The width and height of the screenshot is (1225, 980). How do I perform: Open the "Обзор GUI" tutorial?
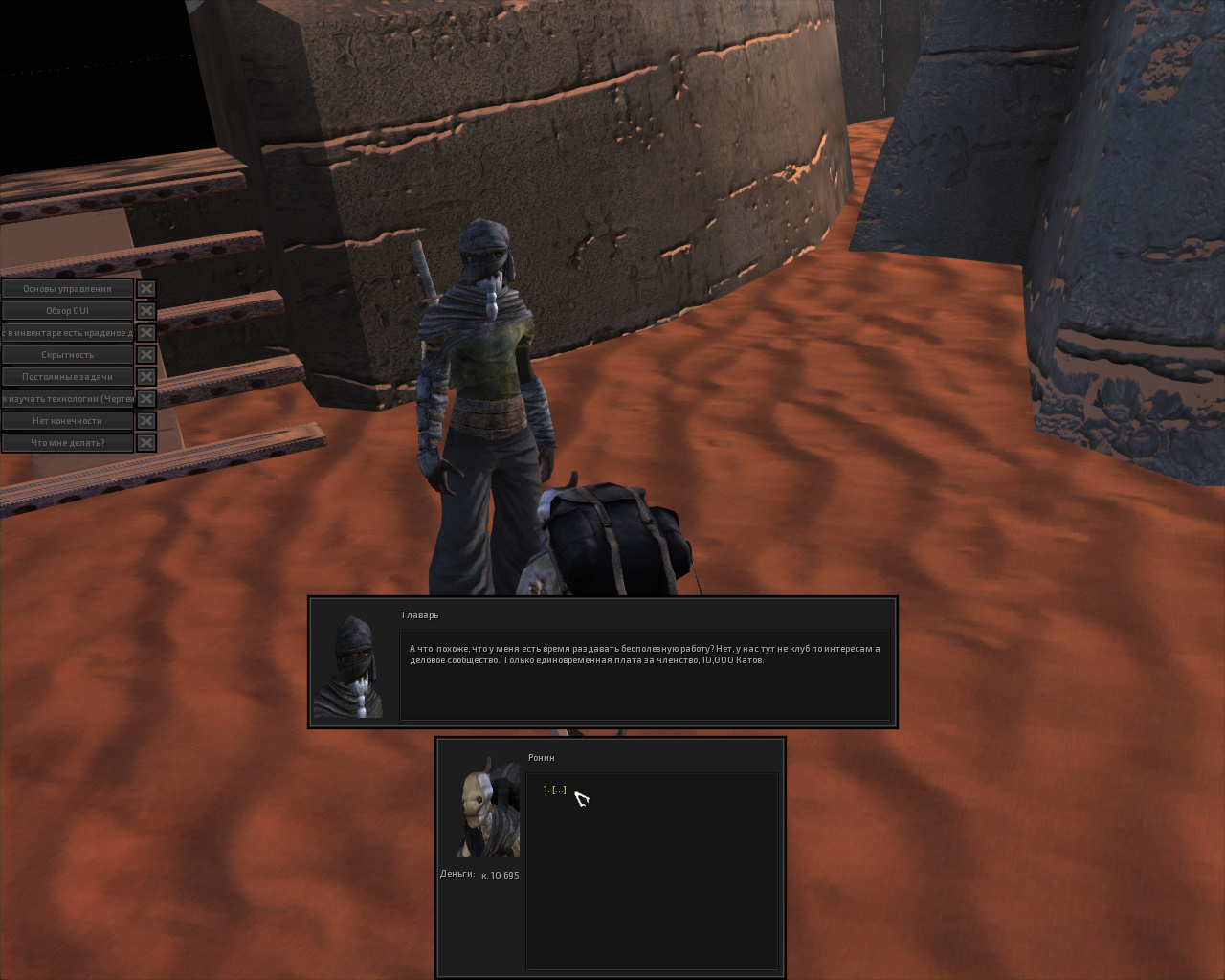(x=67, y=311)
